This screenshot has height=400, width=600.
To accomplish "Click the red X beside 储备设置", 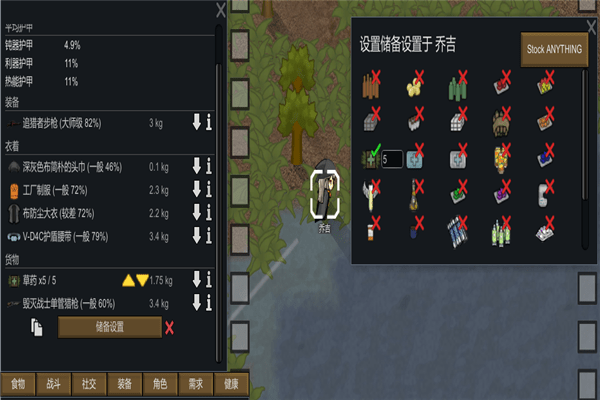I will (x=169, y=327).
